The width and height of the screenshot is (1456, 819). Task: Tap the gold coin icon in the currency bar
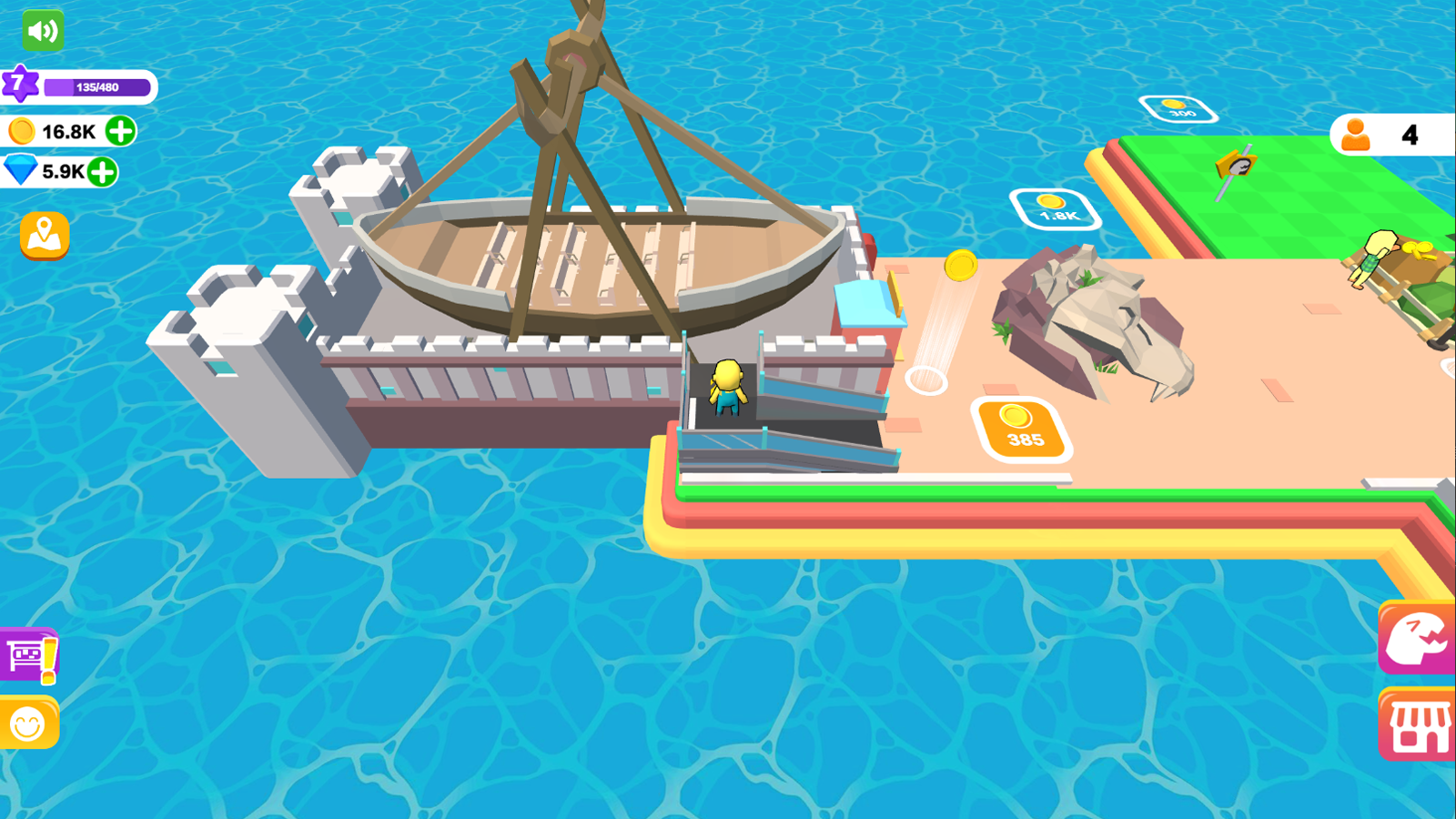pyautogui.click(x=20, y=130)
